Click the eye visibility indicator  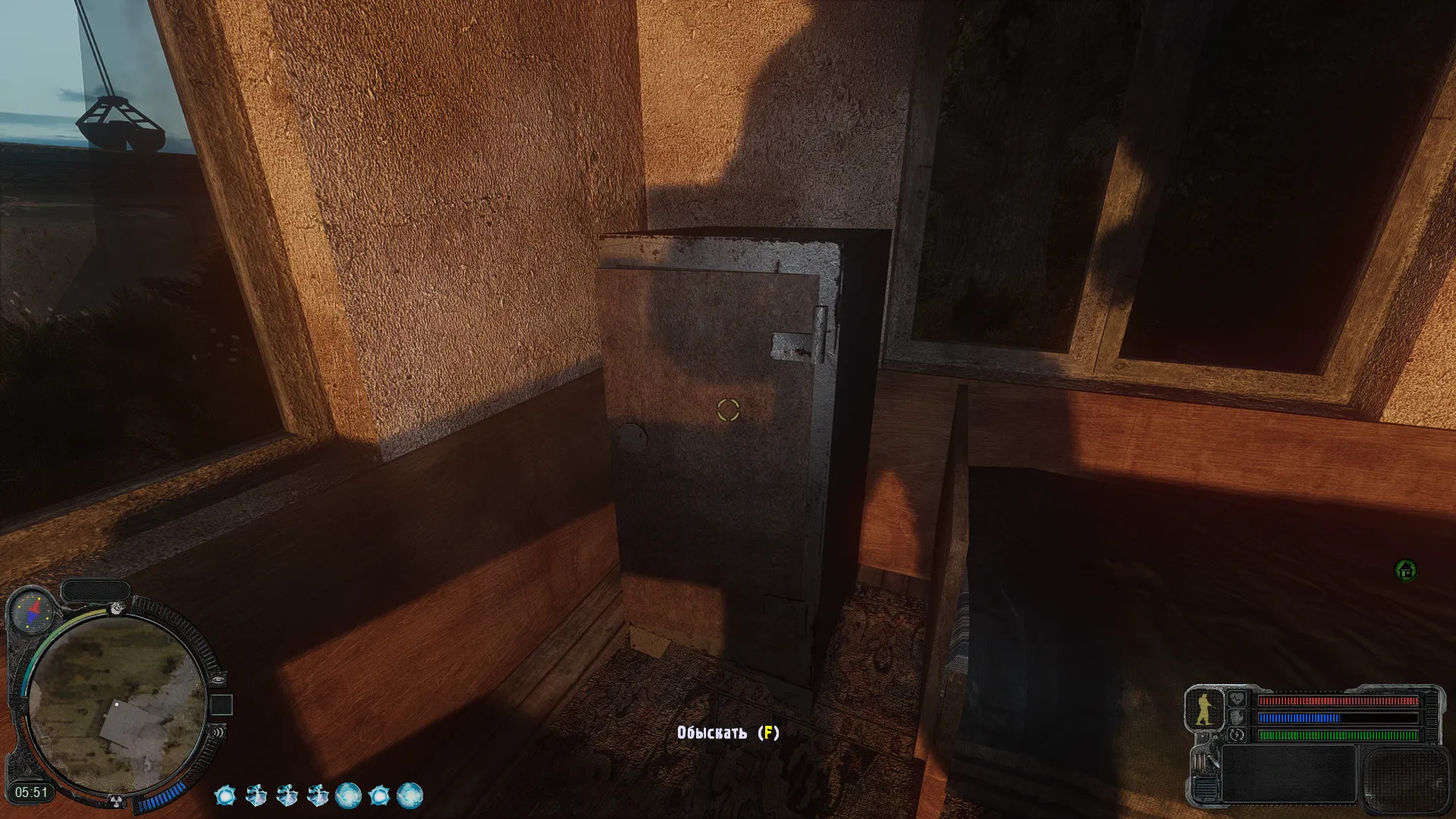218,679
